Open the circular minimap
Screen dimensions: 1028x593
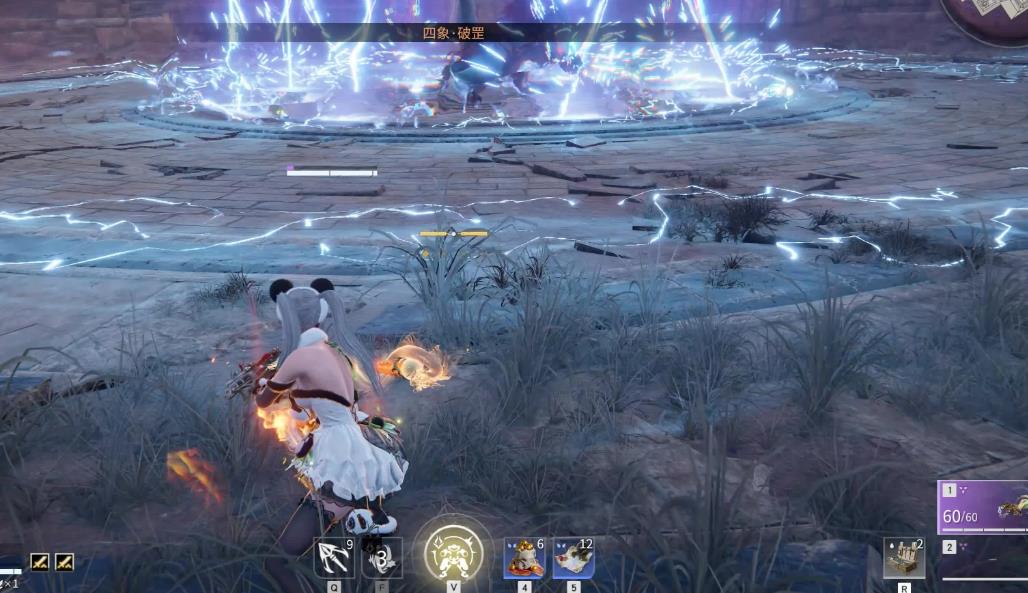[988, 20]
